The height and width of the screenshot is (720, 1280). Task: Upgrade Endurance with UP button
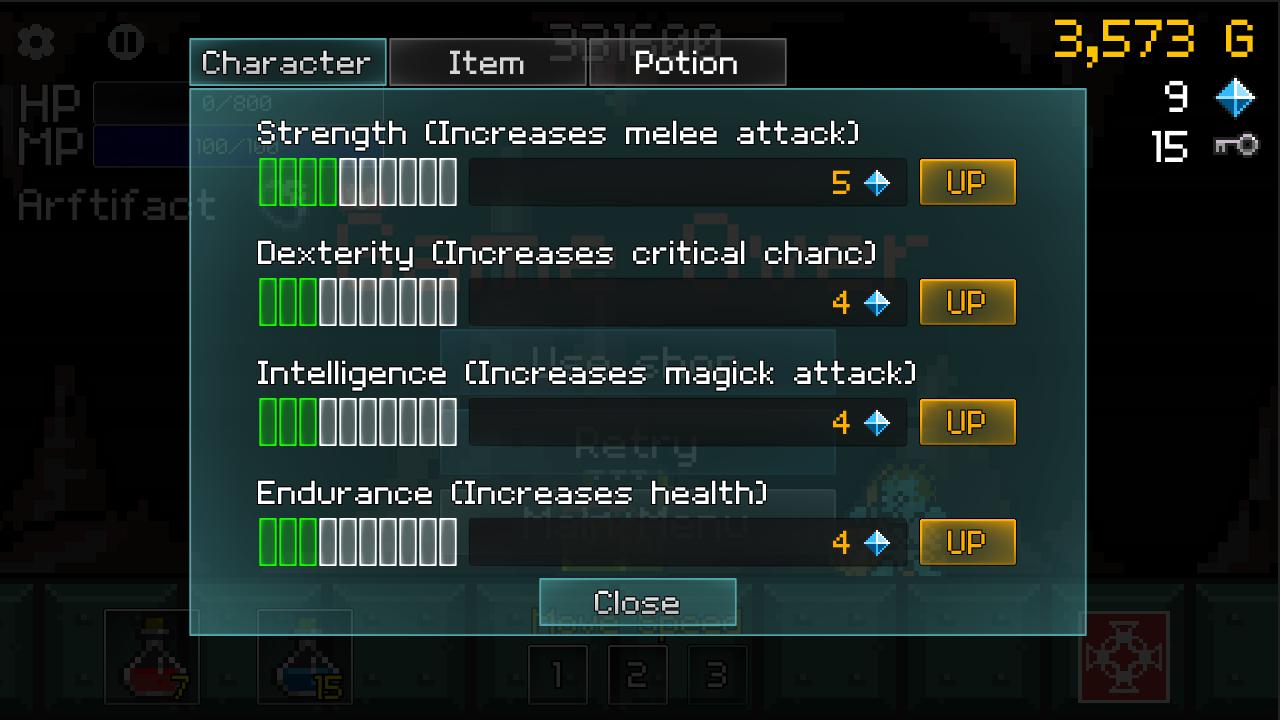coord(967,542)
